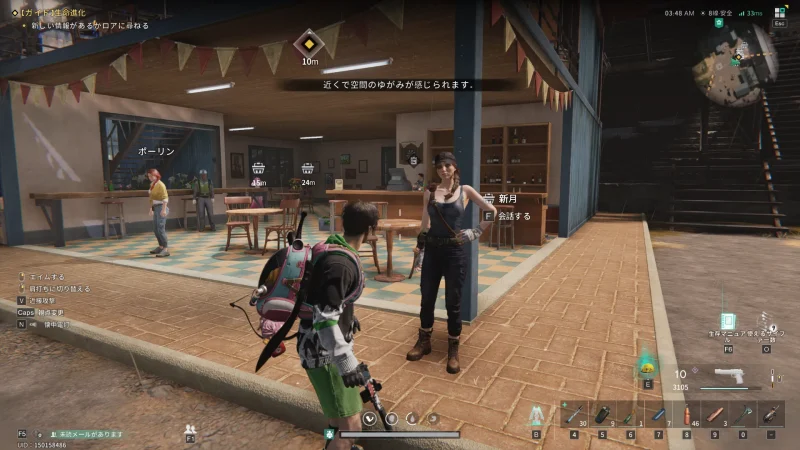Select the syringe item slot with 30
Screen dimensions: 800x450
pyautogui.click(x=574, y=414)
